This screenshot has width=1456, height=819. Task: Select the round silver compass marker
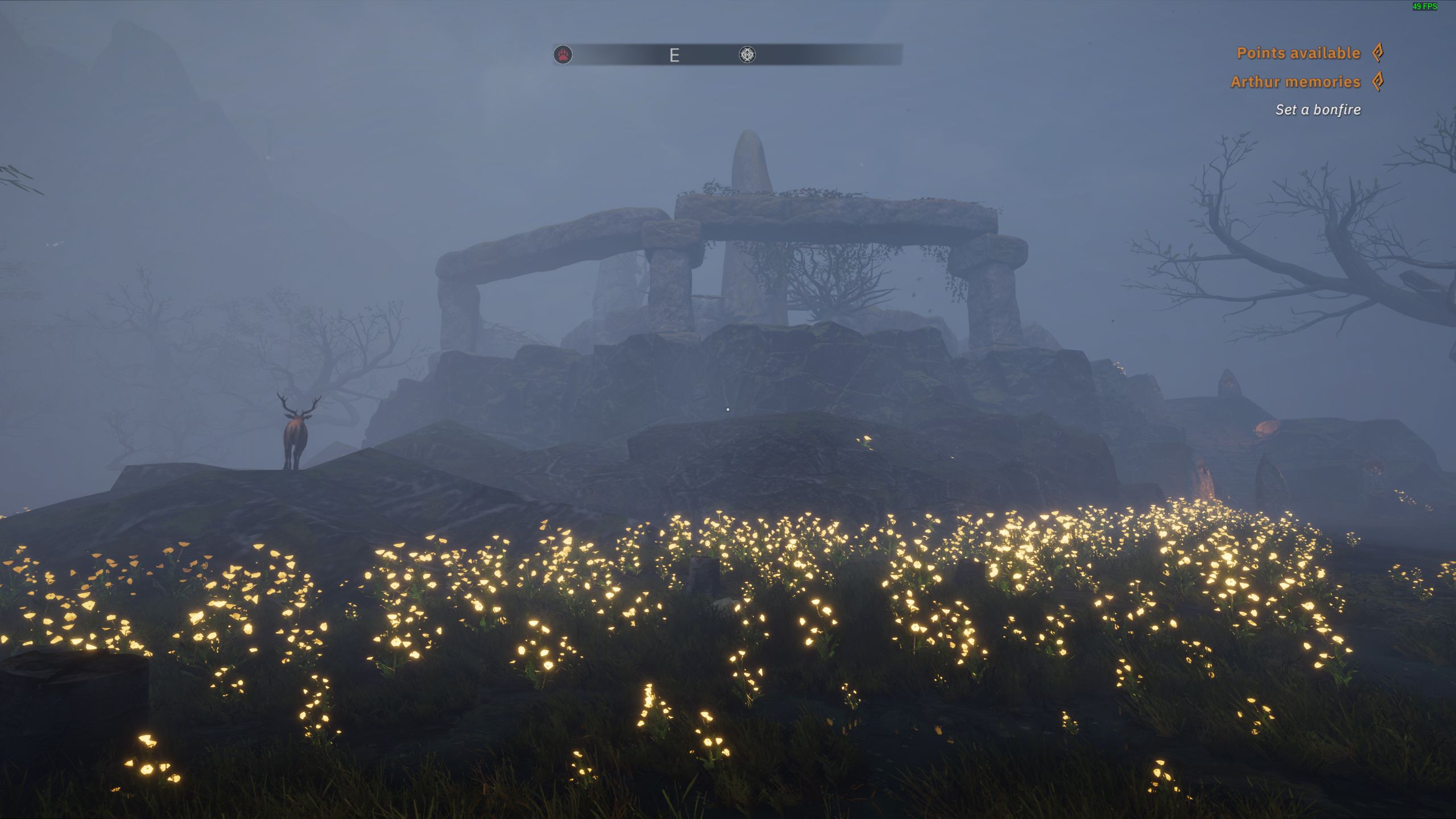(747, 55)
